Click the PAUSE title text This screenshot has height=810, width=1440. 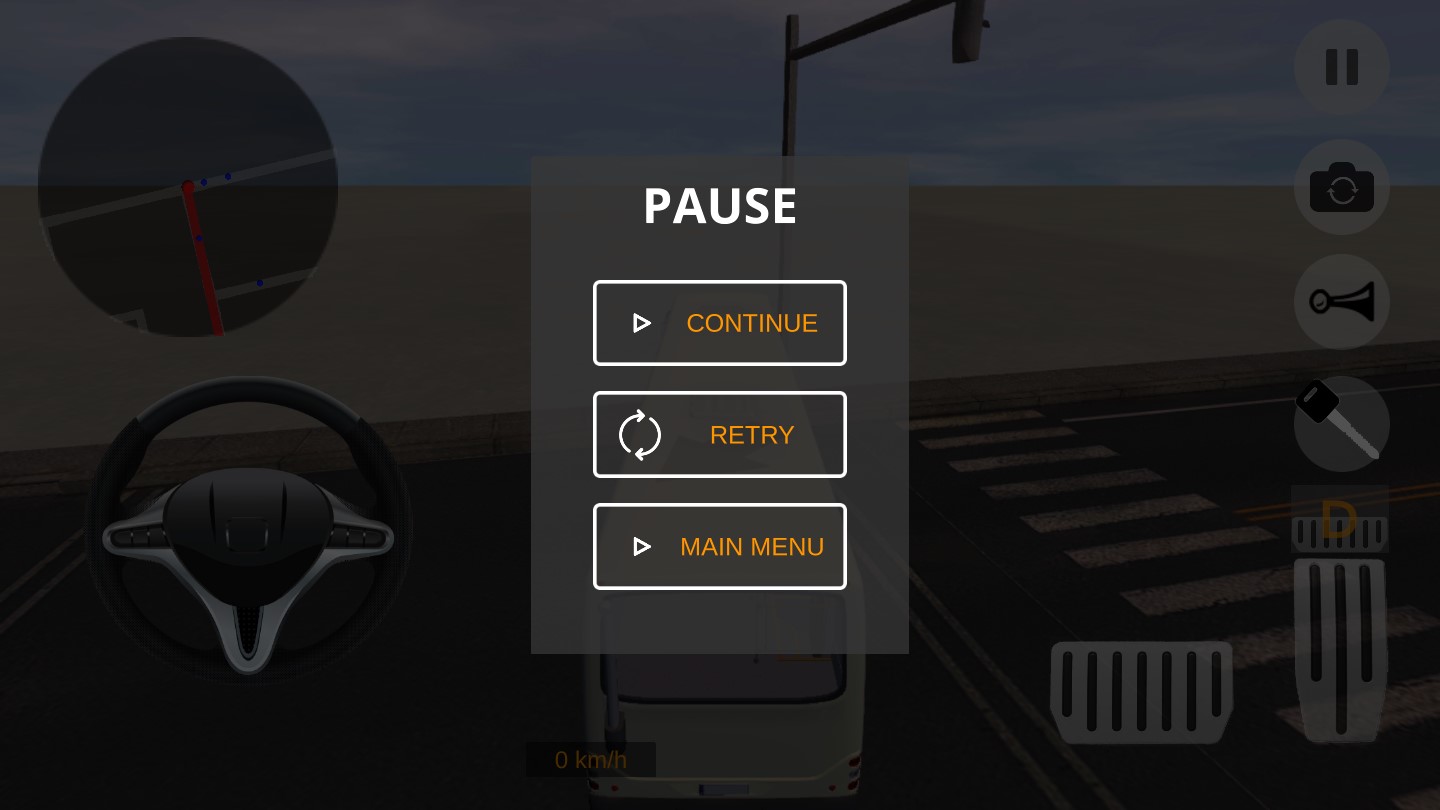[719, 206]
